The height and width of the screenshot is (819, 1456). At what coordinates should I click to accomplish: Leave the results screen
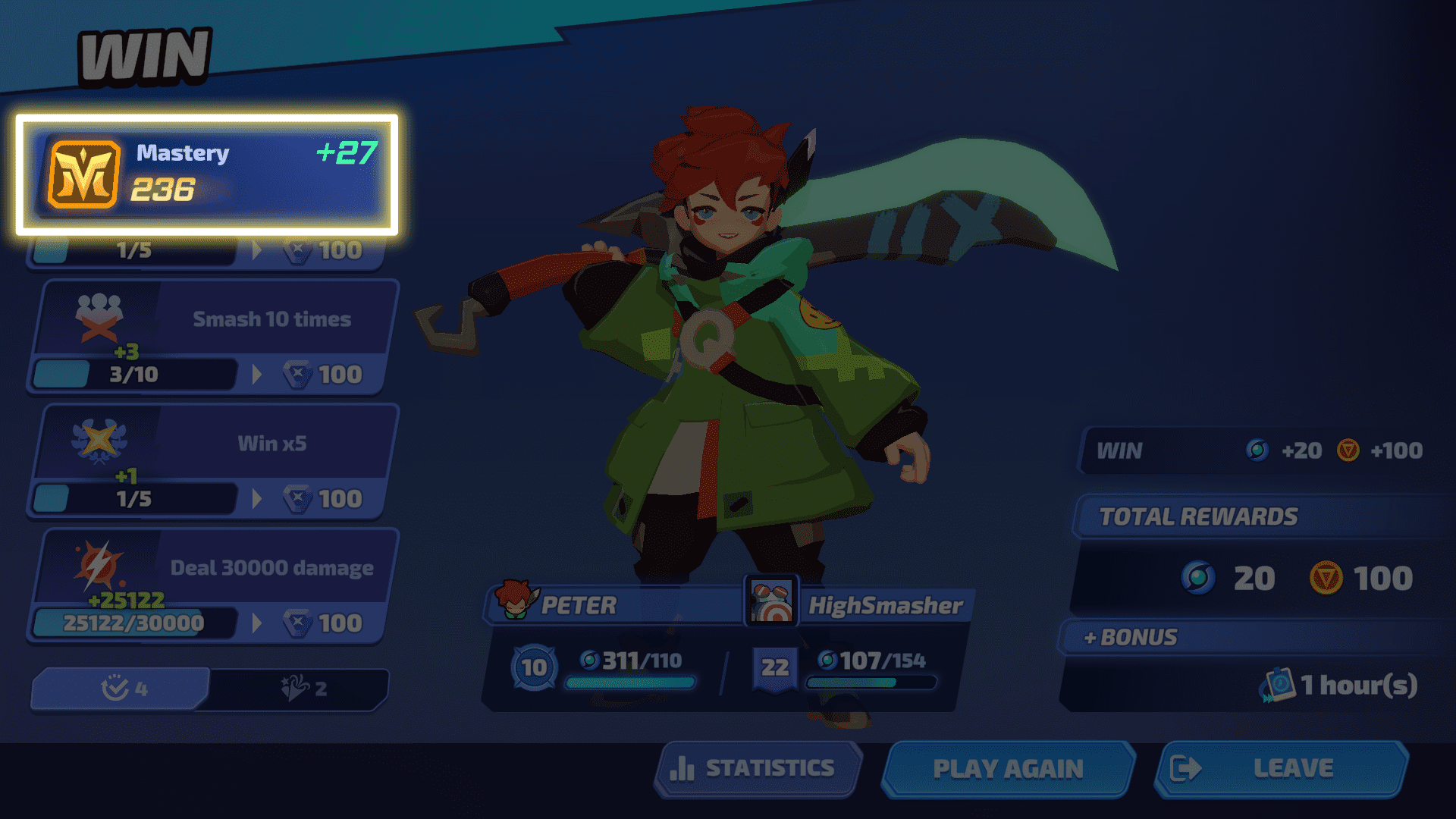coord(1282,769)
